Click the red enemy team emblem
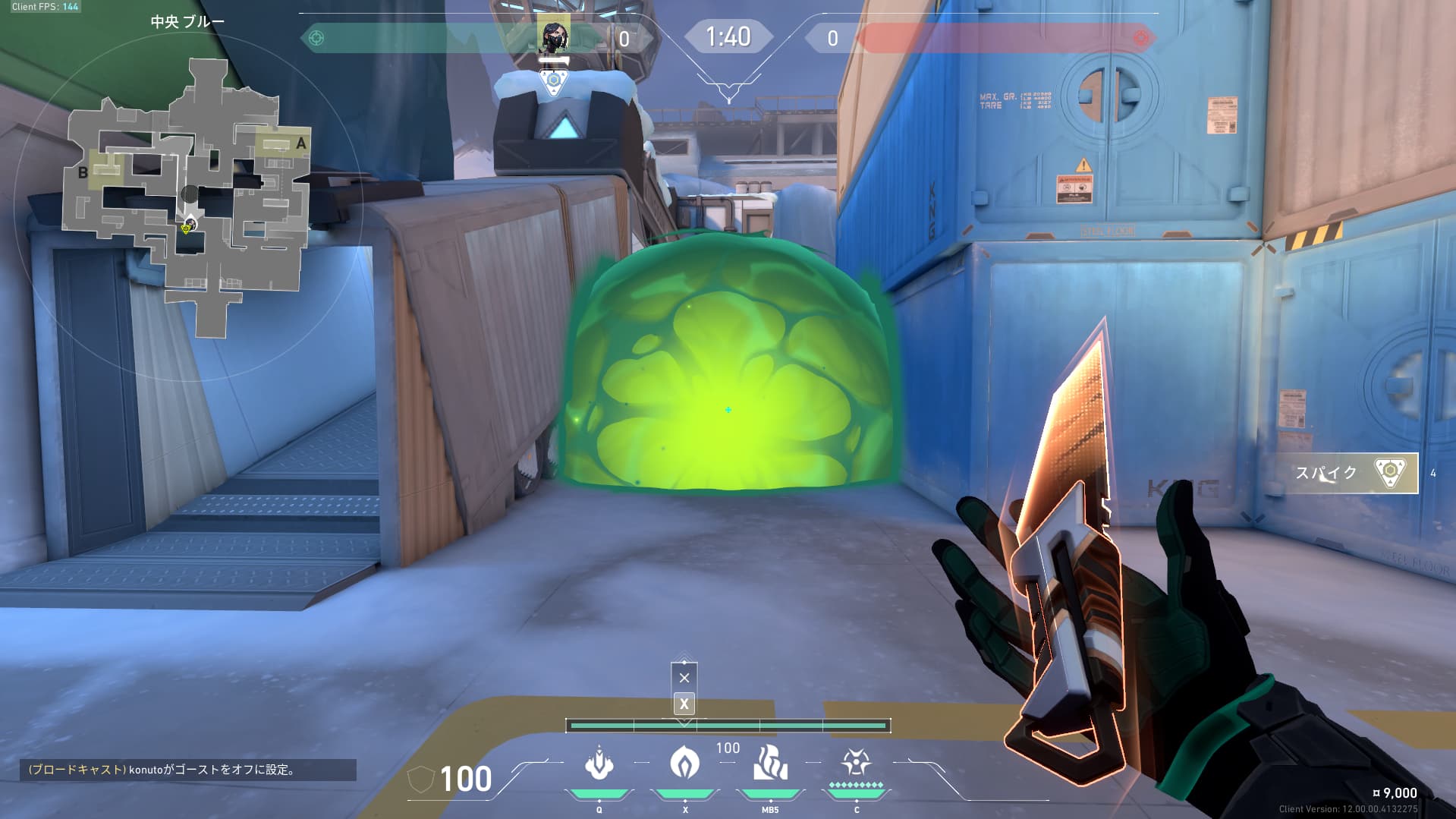Screen dimensions: 1456x819 click(x=1140, y=38)
